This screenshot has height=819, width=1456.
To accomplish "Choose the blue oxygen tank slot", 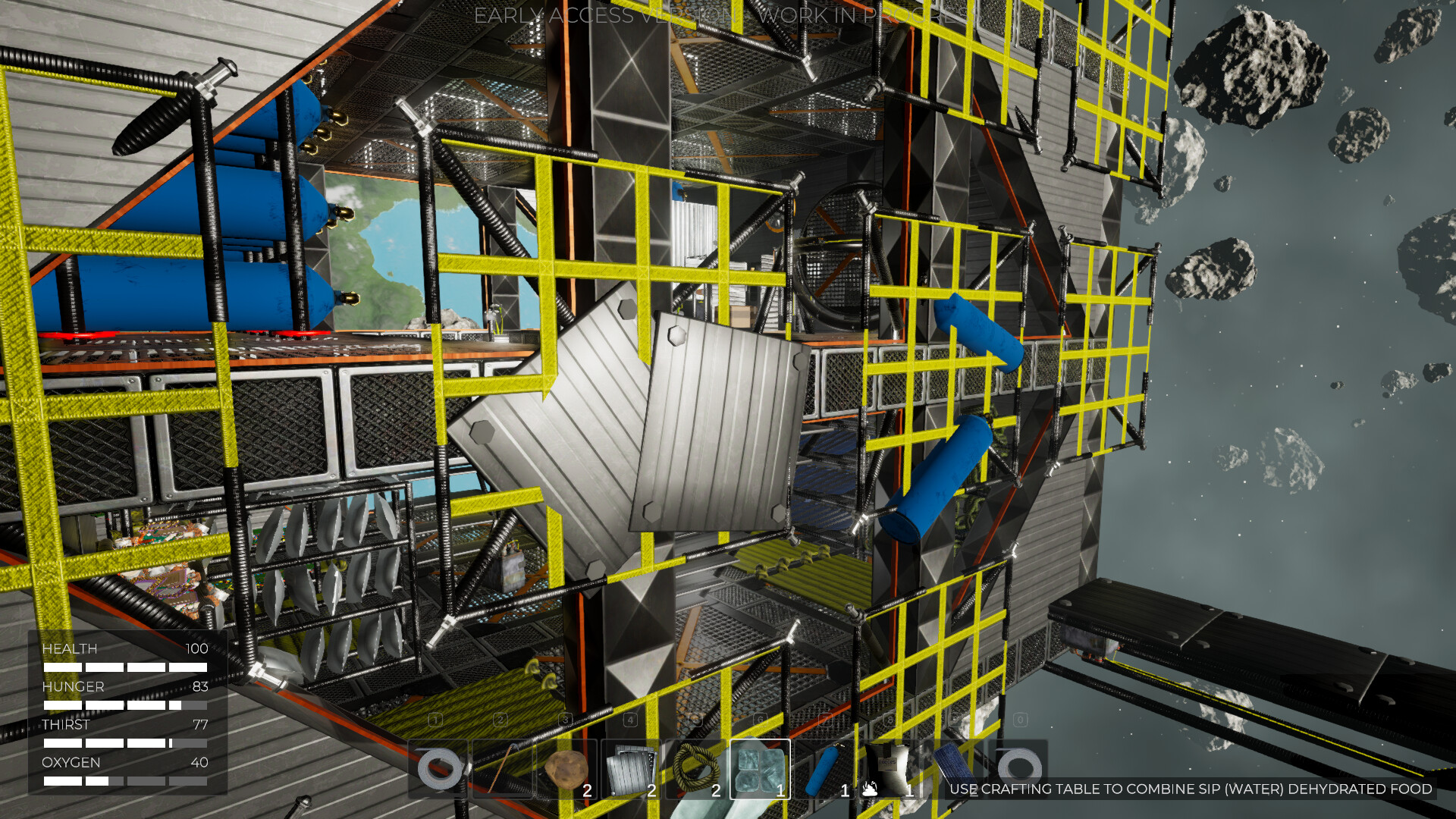I will (x=824, y=769).
